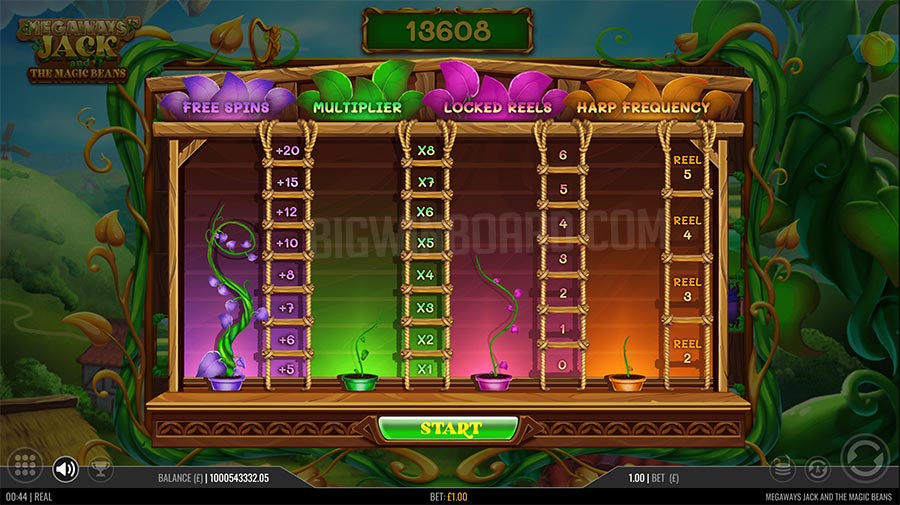900x505 pixels.
Task: Open the autoplay settings icon
Action: tap(817, 467)
